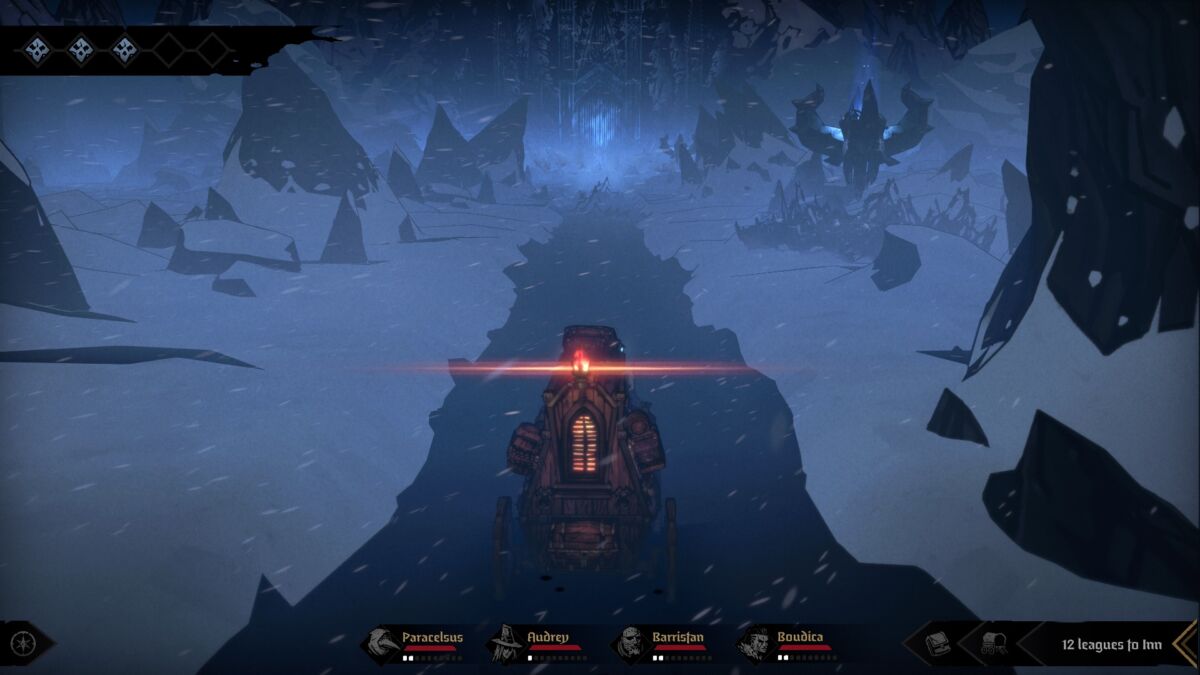Open Boudica's character sheet
Screen dimensions: 1200x675
tap(755, 642)
